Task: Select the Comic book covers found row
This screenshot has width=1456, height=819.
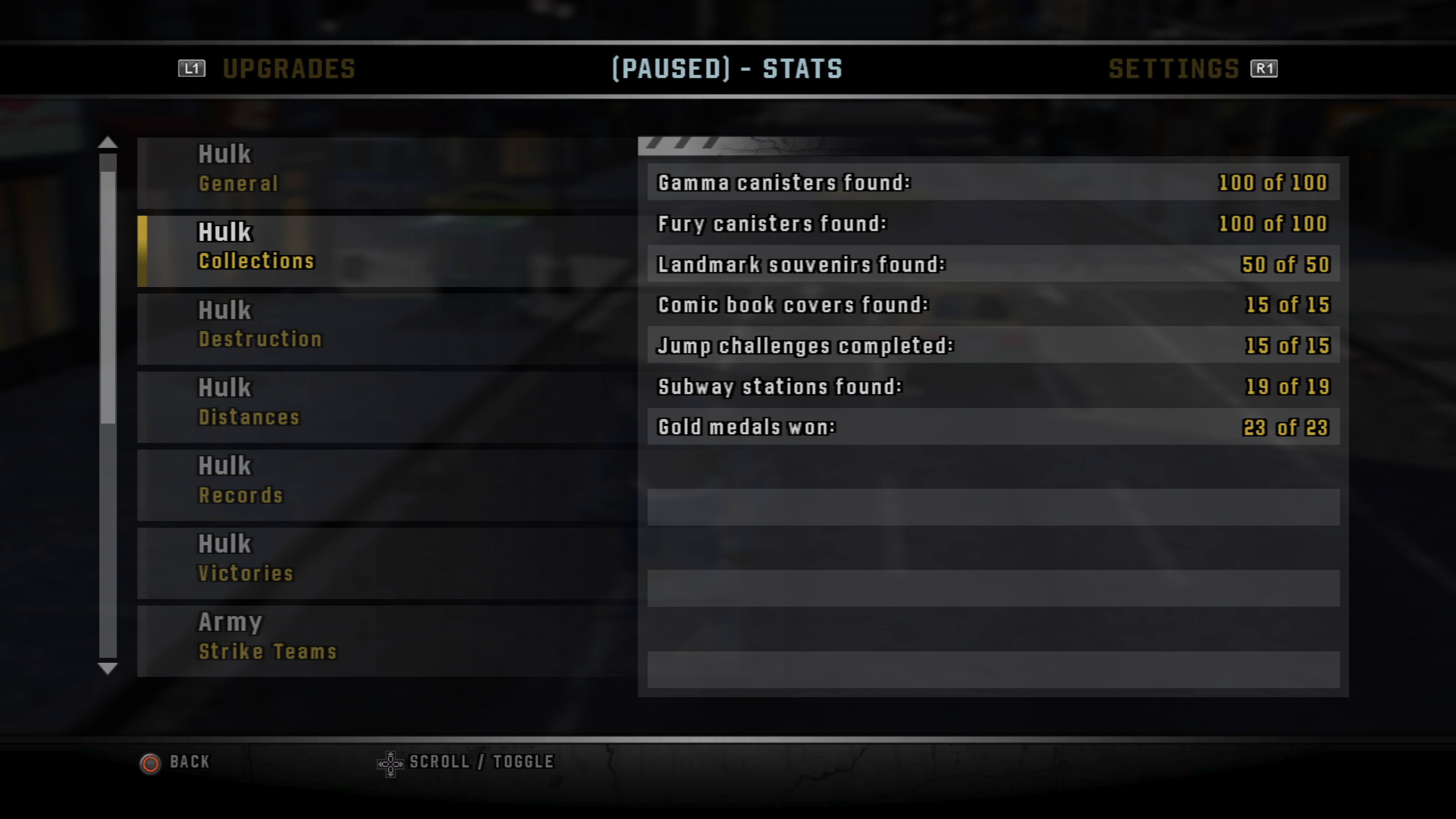Action: pos(993,305)
